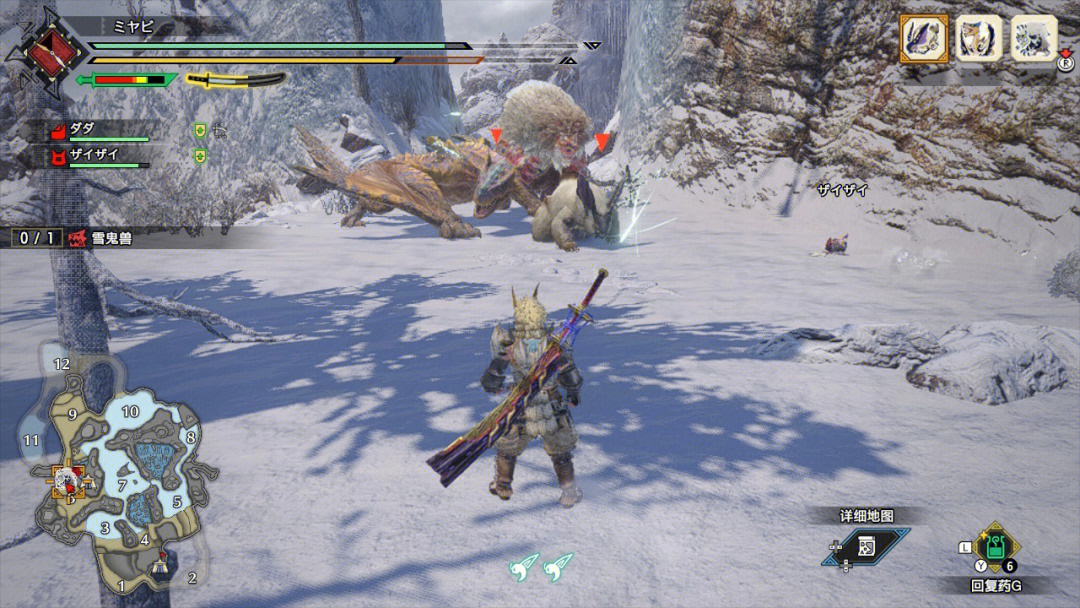Pick the third, white-furred monster icon
Screen dimensions: 1080x608
pos(1034,39)
